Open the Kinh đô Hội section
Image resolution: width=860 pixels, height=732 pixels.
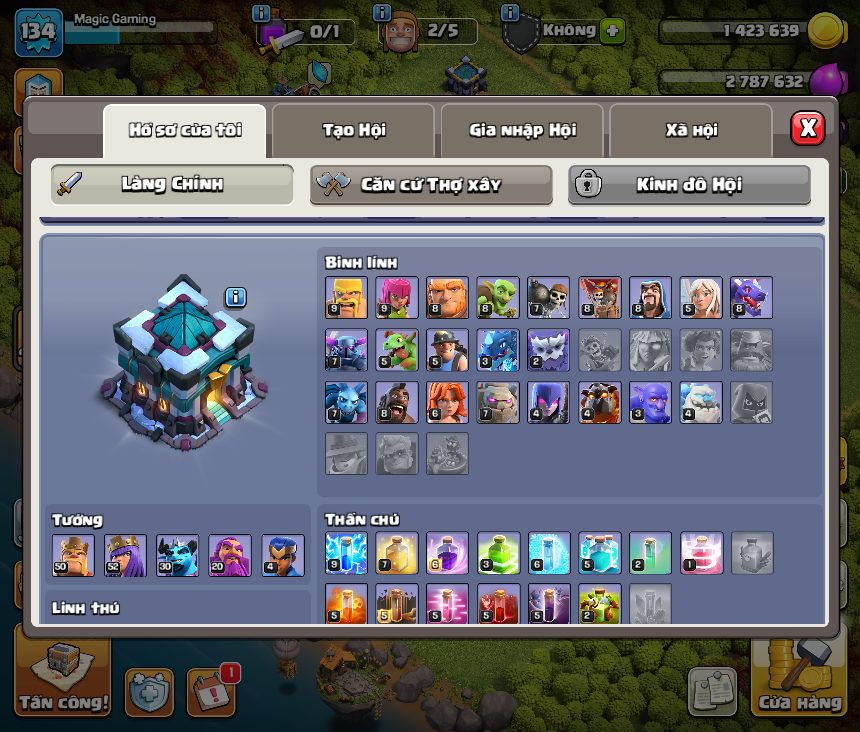pyautogui.click(x=689, y=184)
